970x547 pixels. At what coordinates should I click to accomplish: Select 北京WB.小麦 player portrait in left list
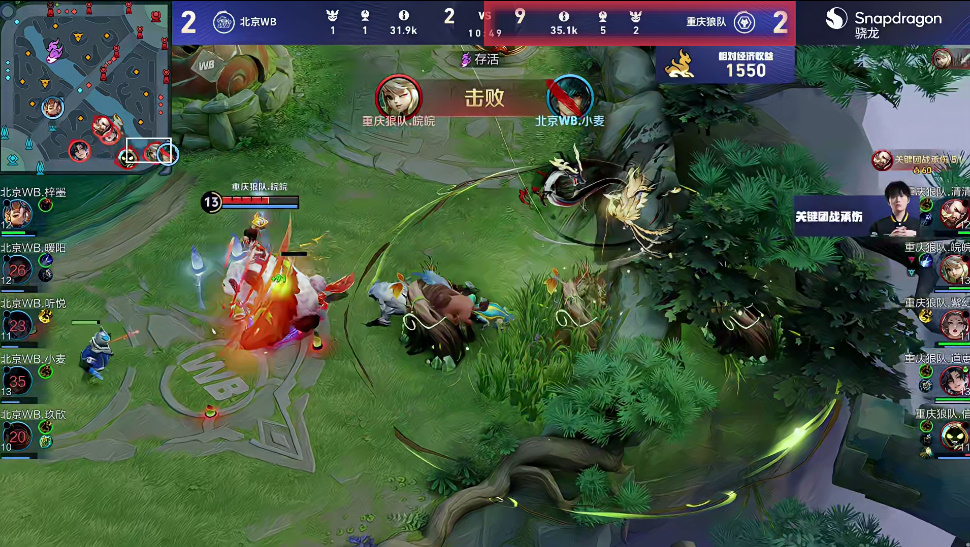(x=17, y=381)
